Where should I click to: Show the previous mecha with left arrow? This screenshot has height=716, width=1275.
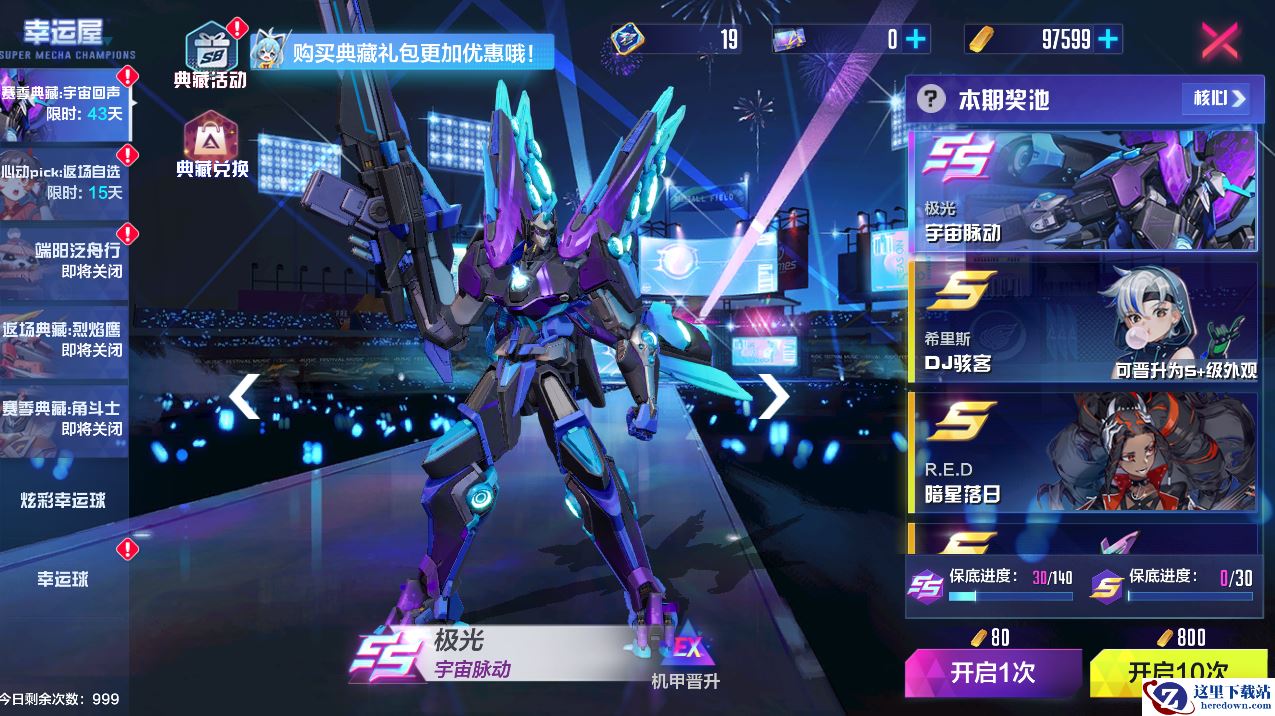click(x=244, y=396)
